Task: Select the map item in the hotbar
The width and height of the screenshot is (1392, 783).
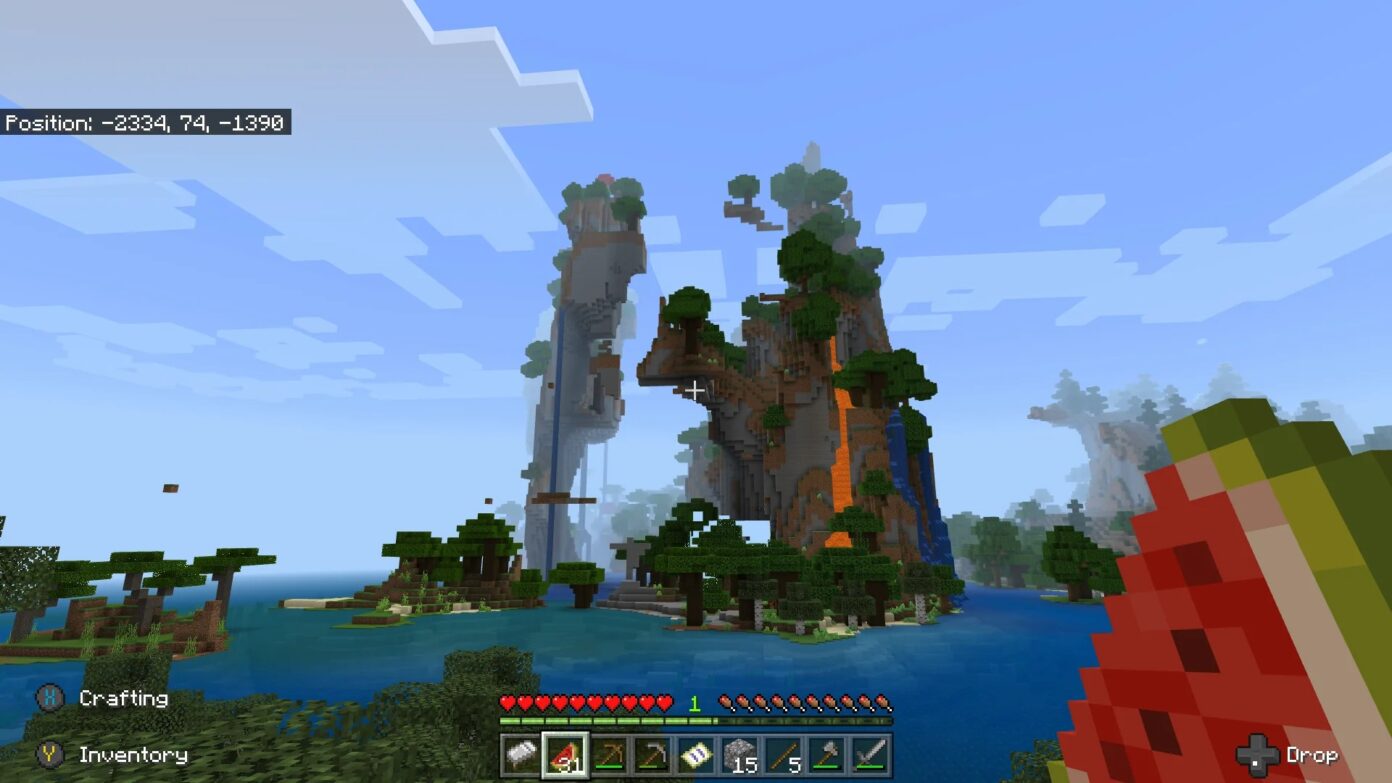Action: pyautogui.click(x=696, y=755)
